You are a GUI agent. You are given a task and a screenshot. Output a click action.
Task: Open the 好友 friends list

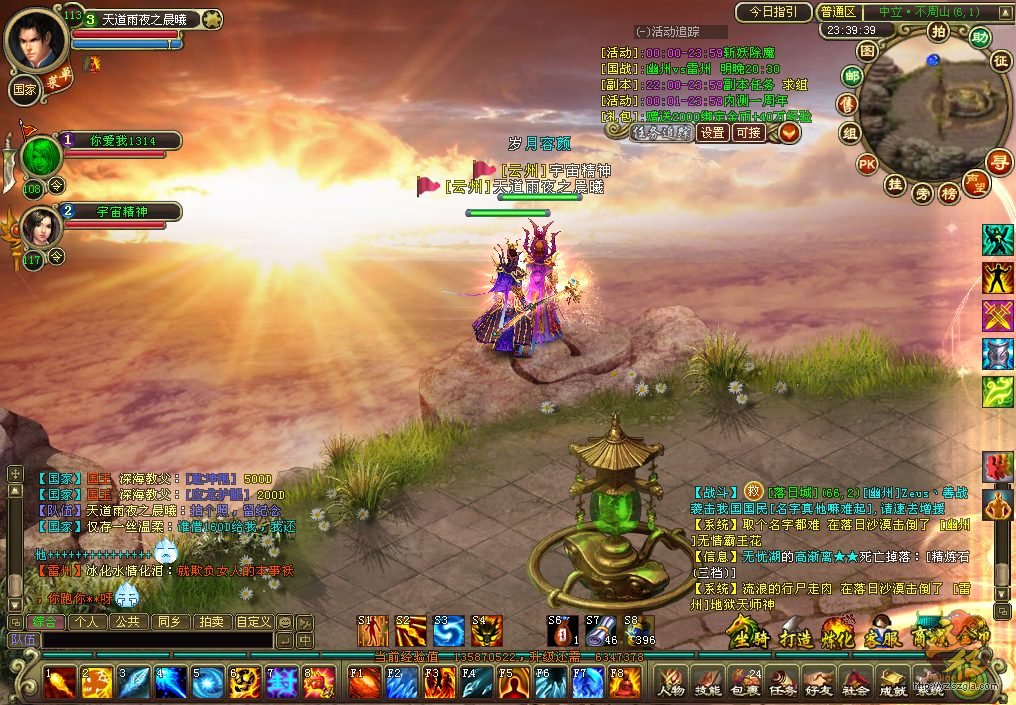(820, 681)
